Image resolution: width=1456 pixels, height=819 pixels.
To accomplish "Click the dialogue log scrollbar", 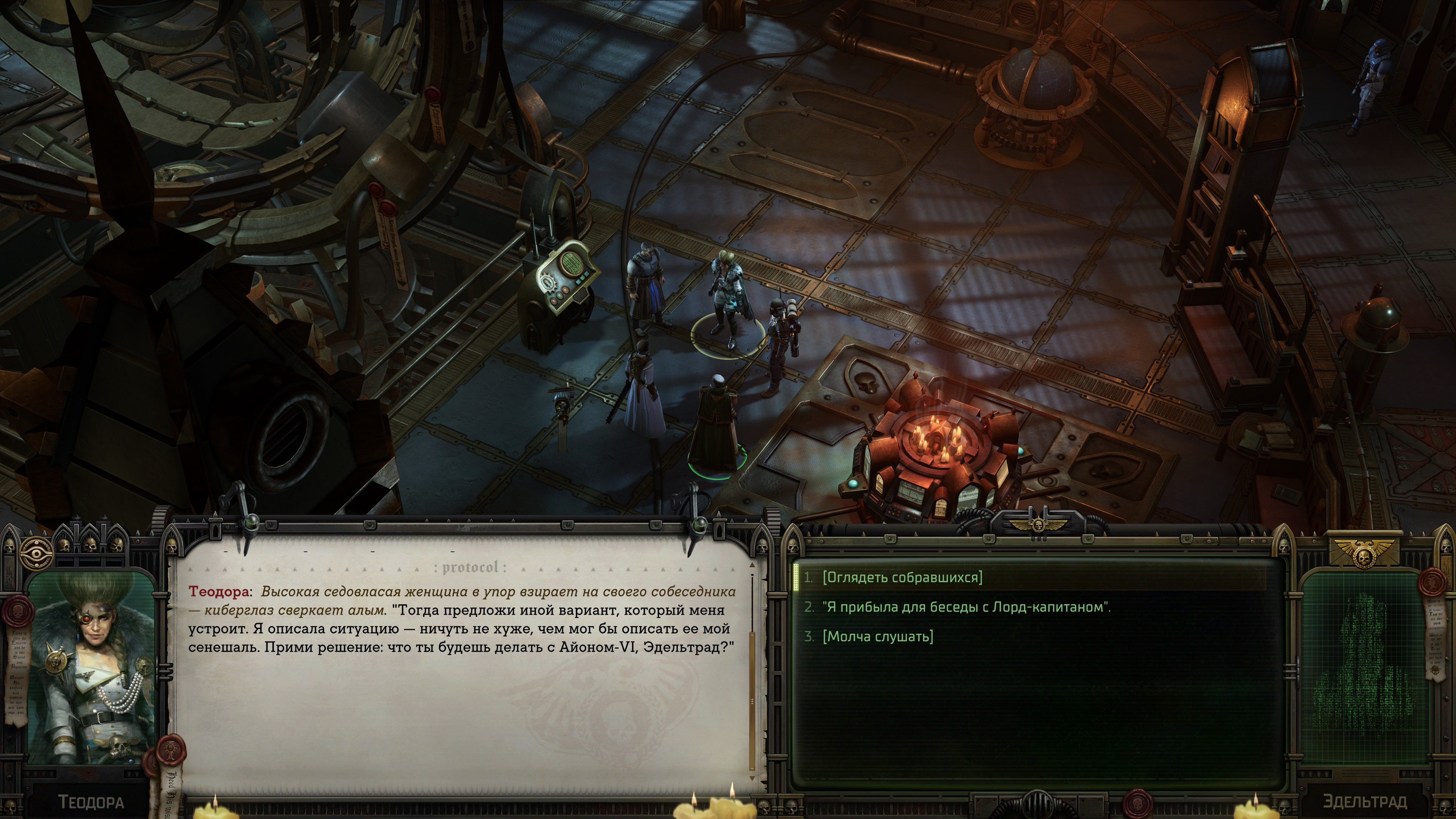I will pyautogui.click(x=752, y=673).
